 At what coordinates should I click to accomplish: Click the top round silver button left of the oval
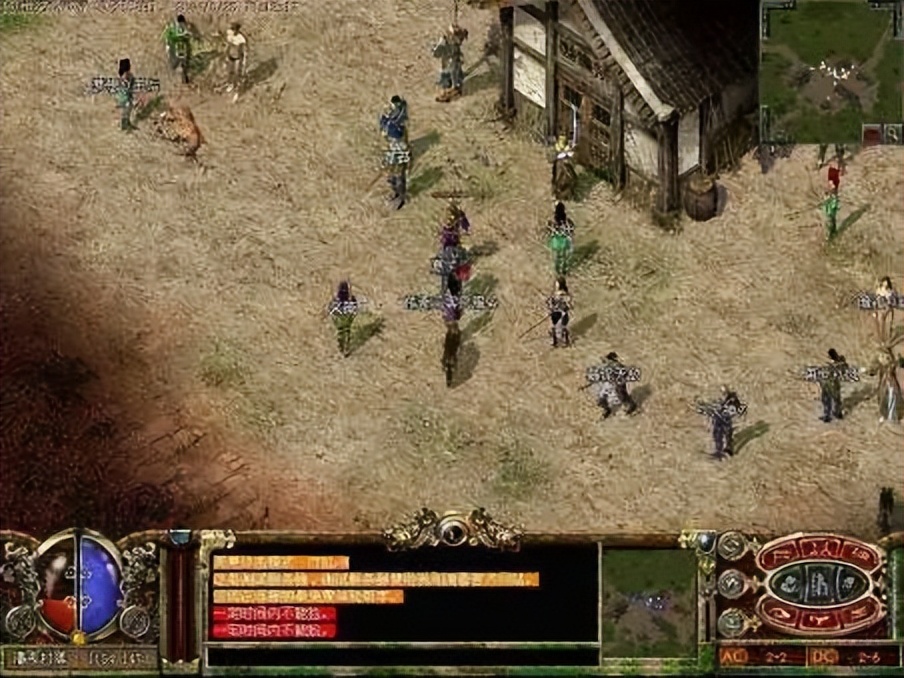[730, 546]
